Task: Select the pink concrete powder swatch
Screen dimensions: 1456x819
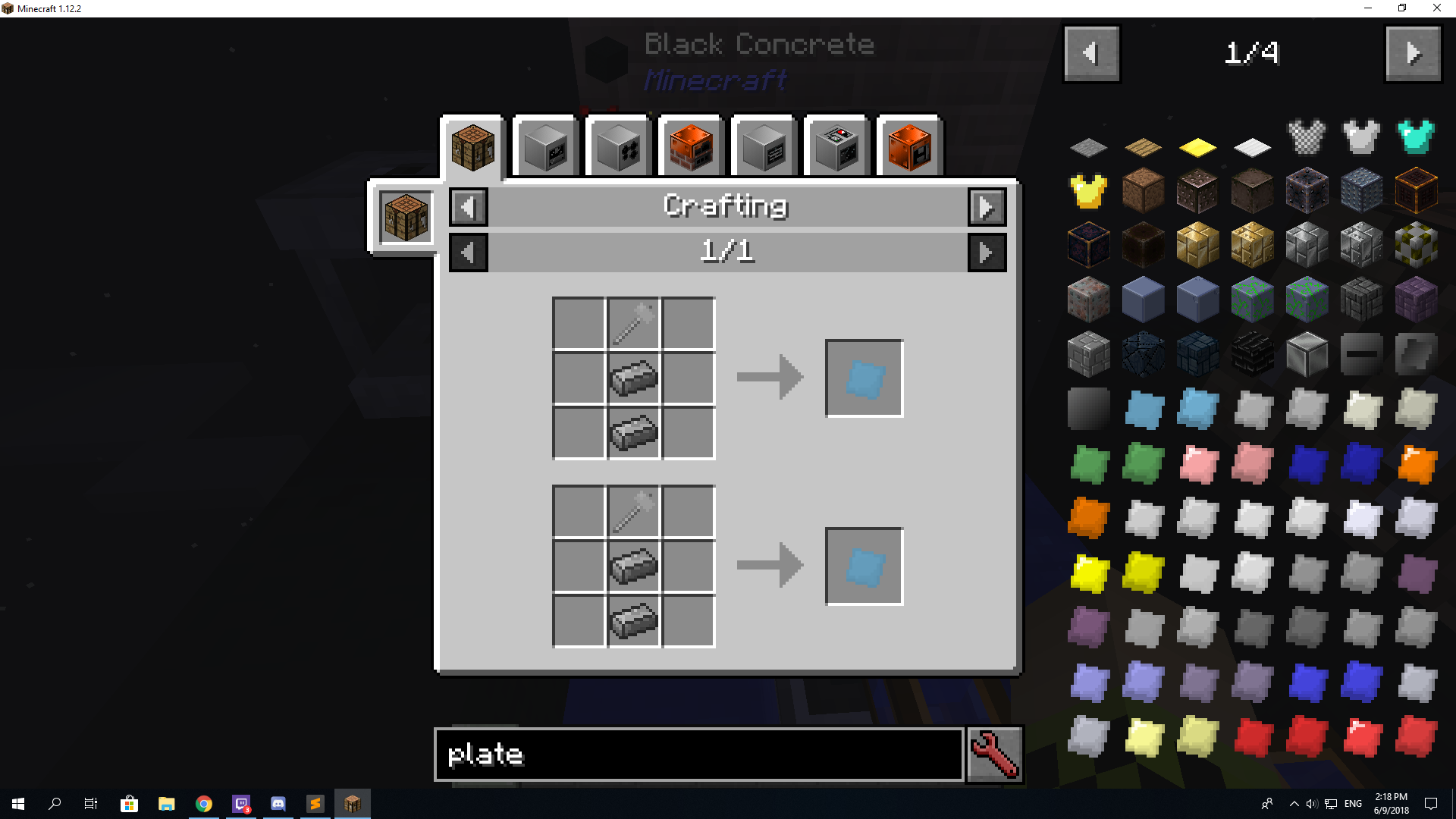Action: (1197, 465)
